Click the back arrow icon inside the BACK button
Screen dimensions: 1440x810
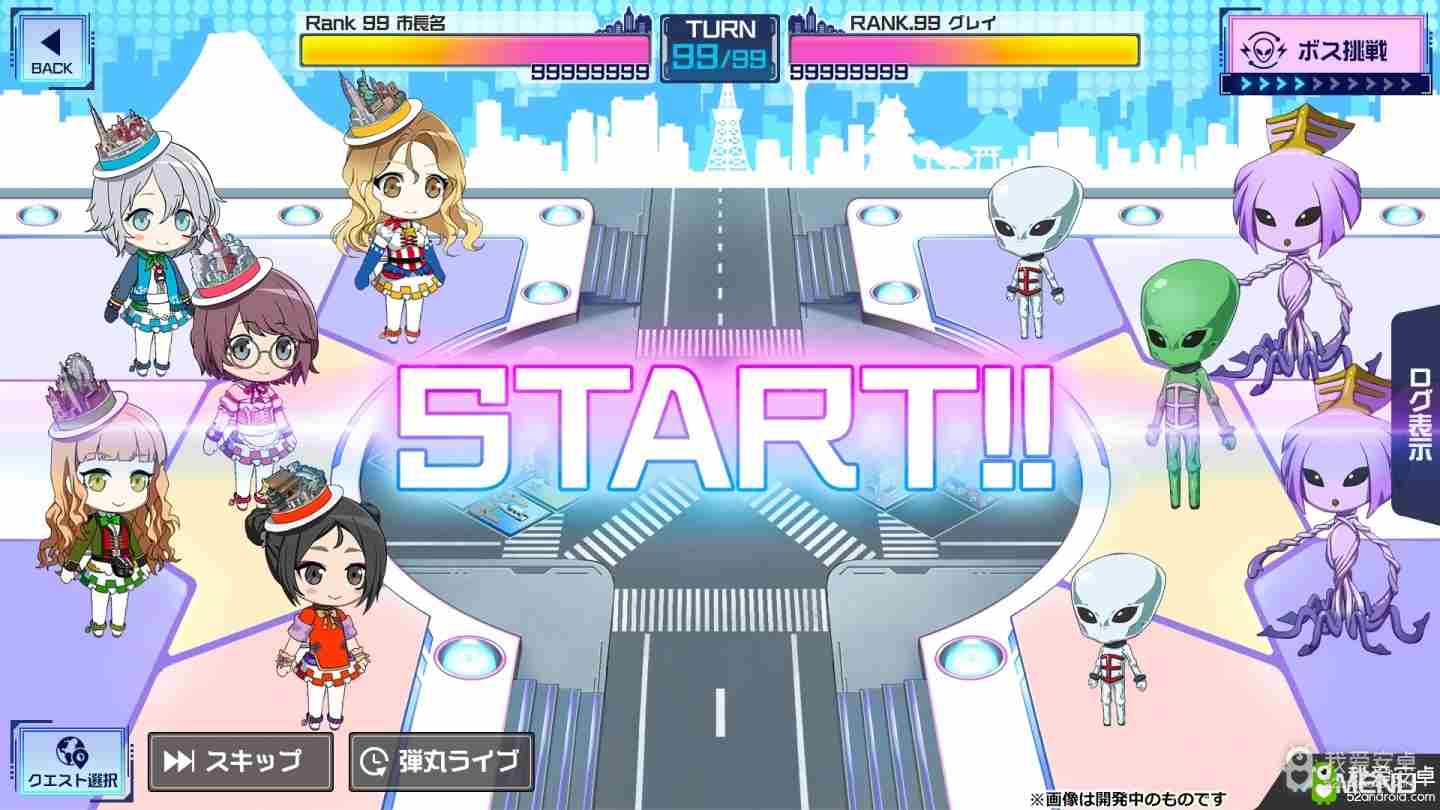pos(52,42)
